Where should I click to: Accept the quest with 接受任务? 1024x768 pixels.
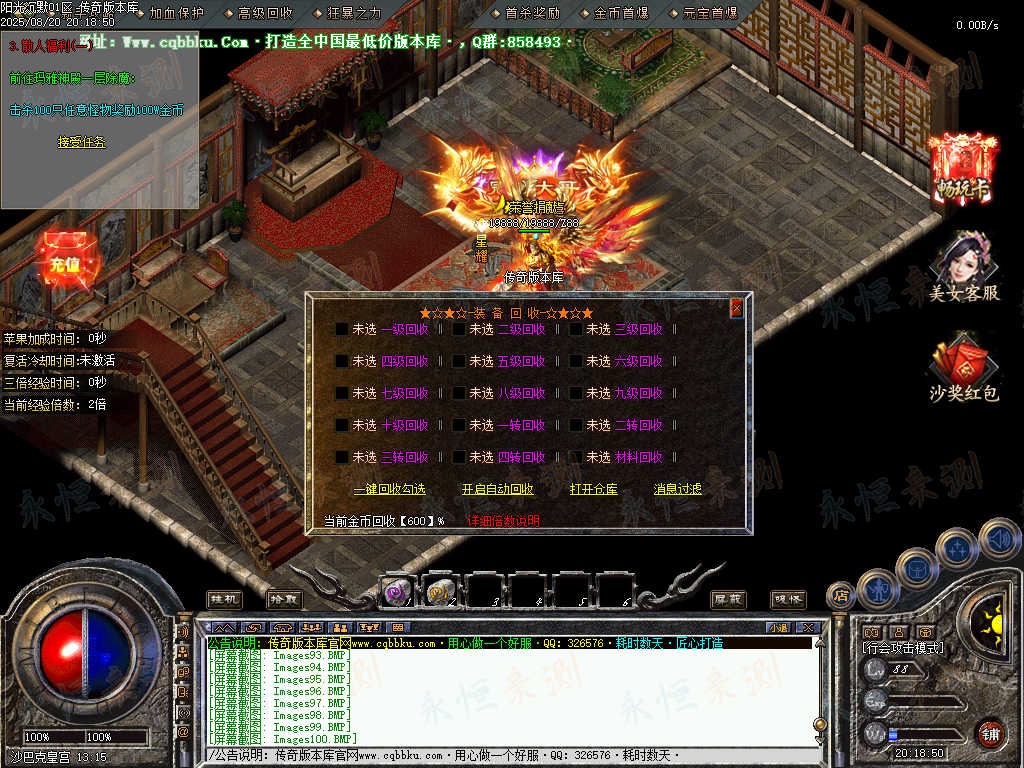[x=81, y=143]
